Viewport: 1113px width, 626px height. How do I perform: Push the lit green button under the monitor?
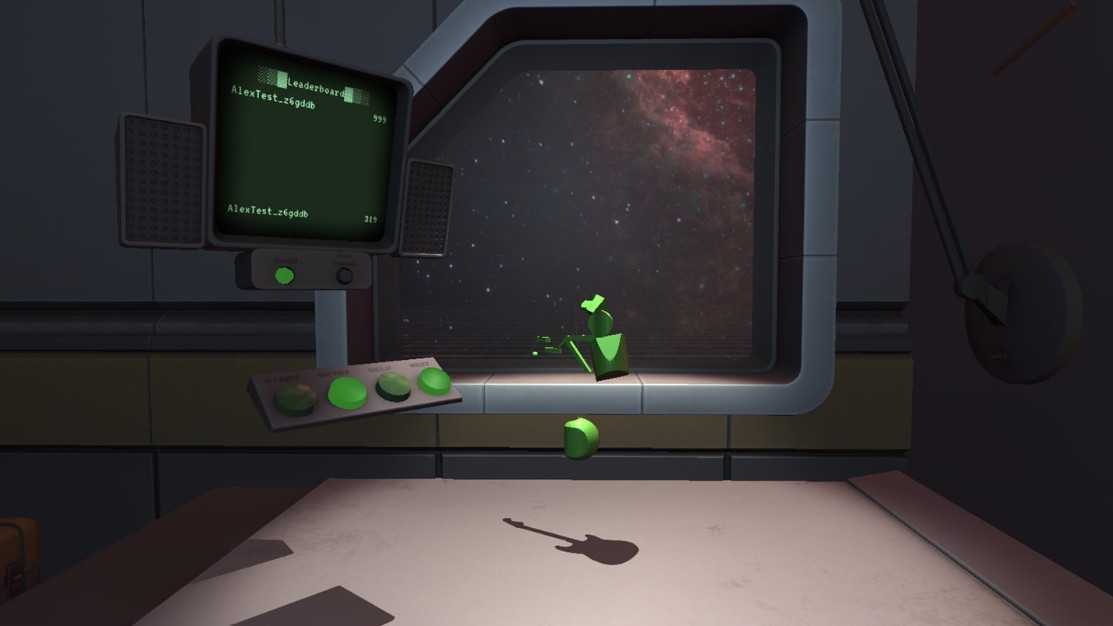[285, 275]
